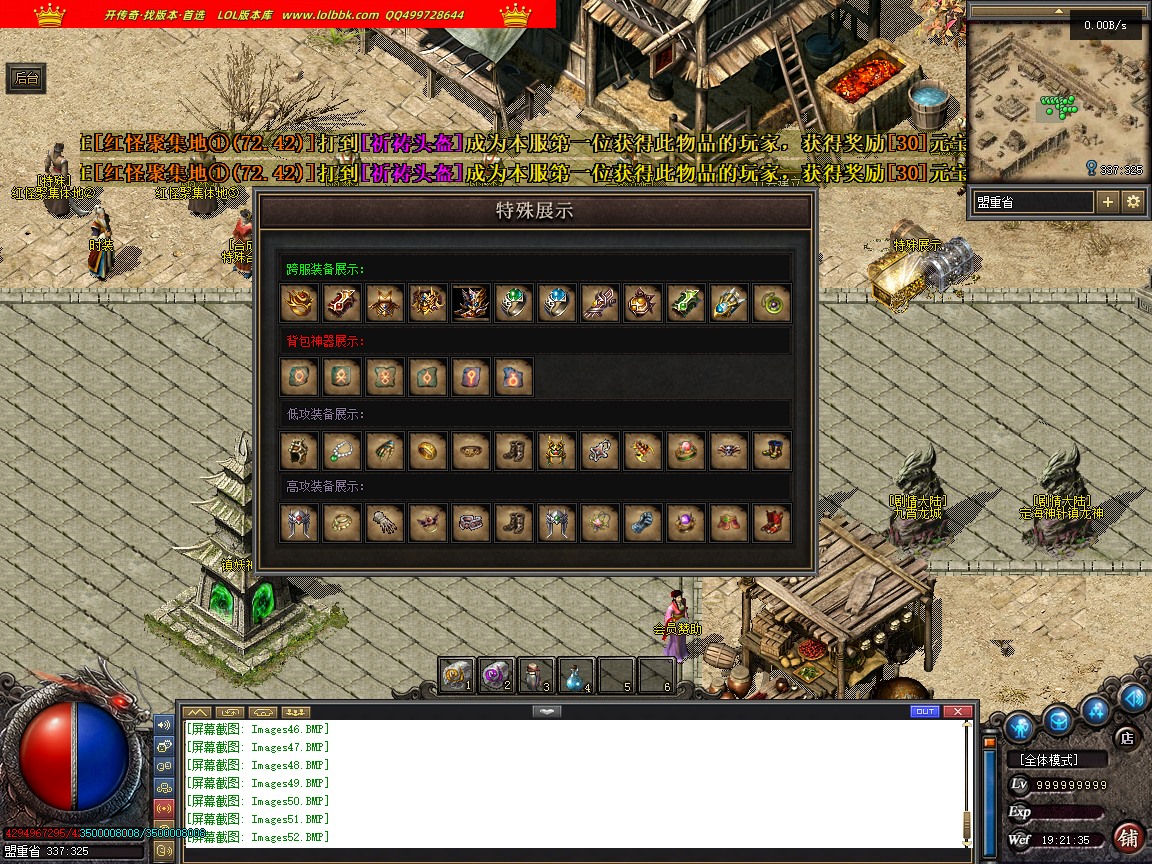Select the green jade bead necklace

[x=342, y=450]
